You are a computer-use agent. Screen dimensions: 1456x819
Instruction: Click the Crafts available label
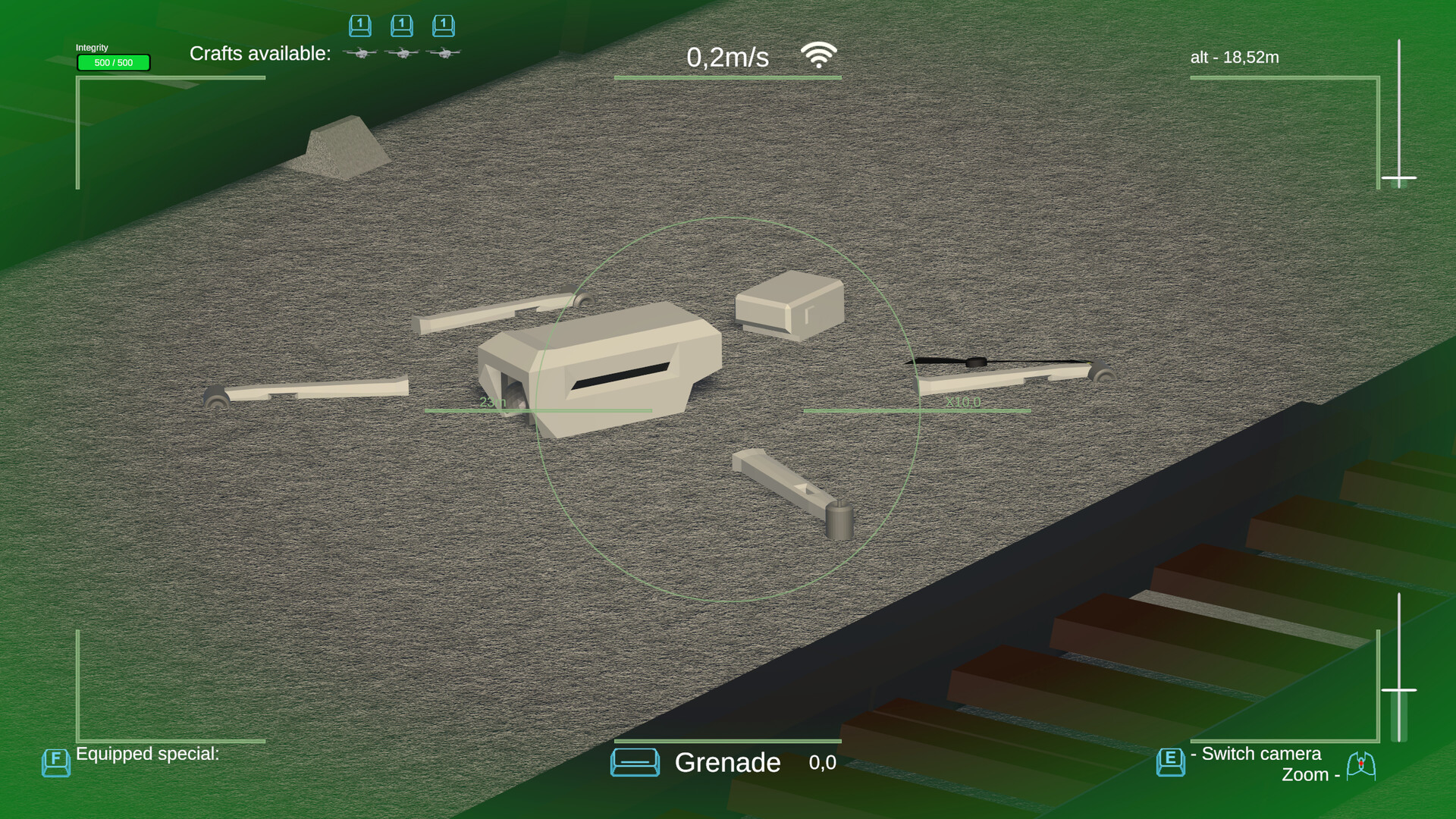261,54
